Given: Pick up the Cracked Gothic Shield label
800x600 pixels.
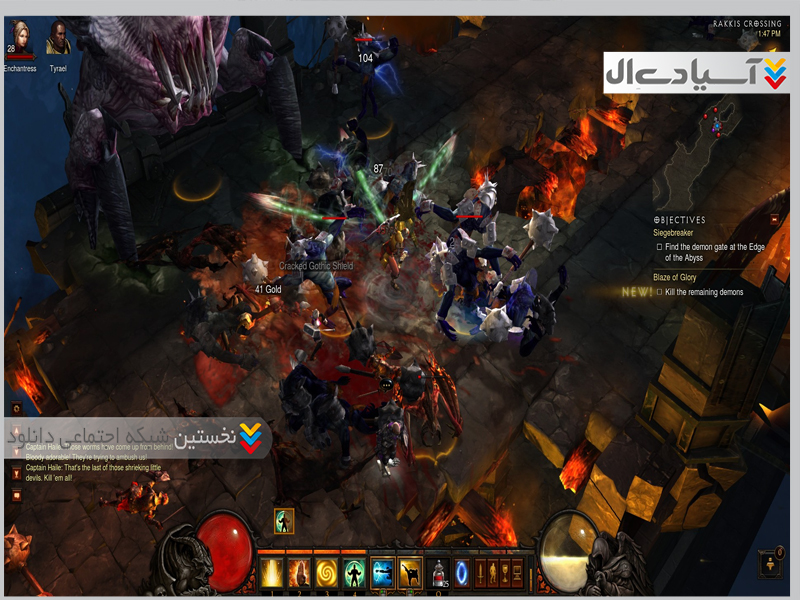Looking at the screenshot, I should pyautogui.click(x=315, y=266).
